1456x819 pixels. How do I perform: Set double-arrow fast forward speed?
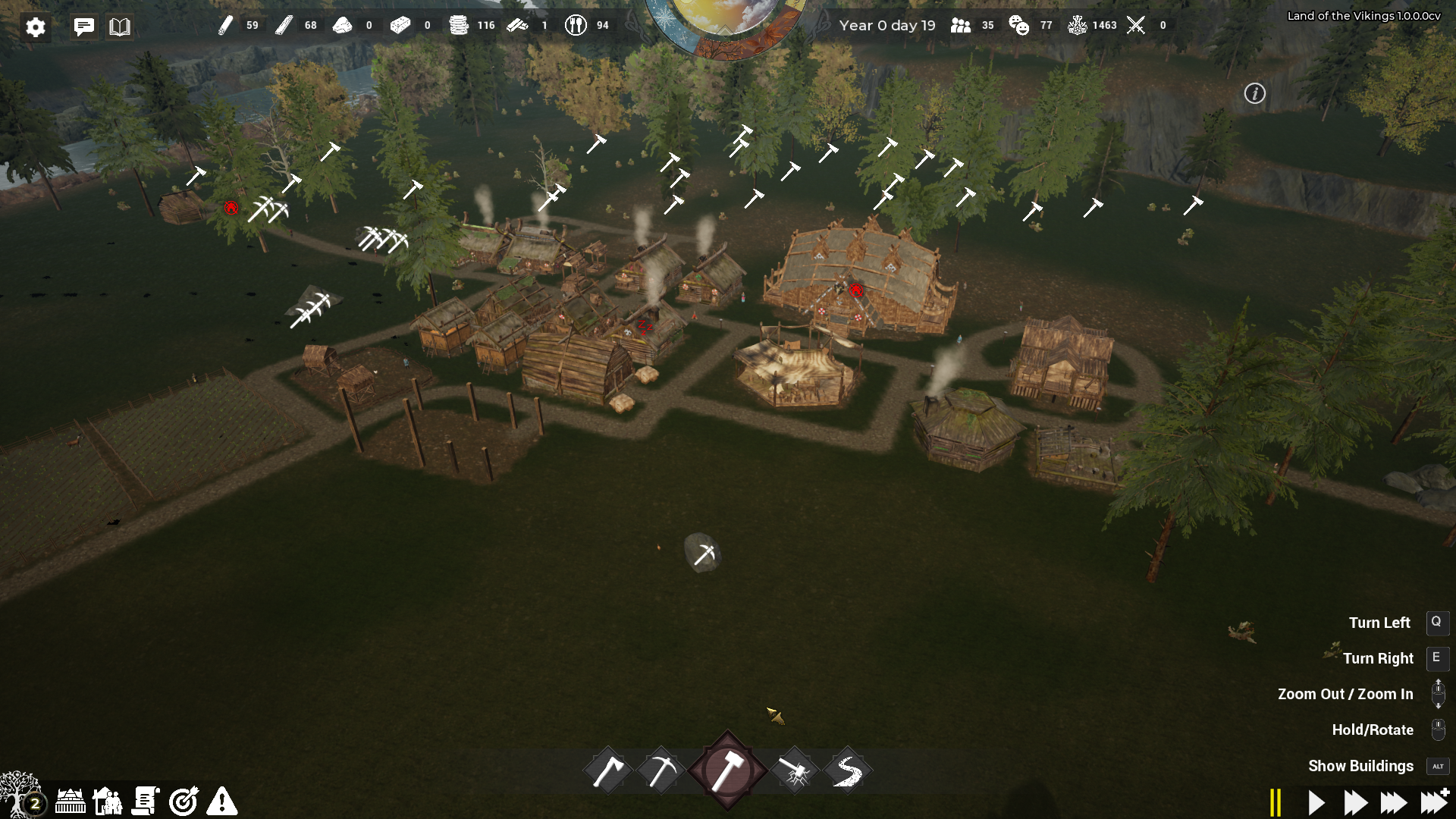point(1355,802)
